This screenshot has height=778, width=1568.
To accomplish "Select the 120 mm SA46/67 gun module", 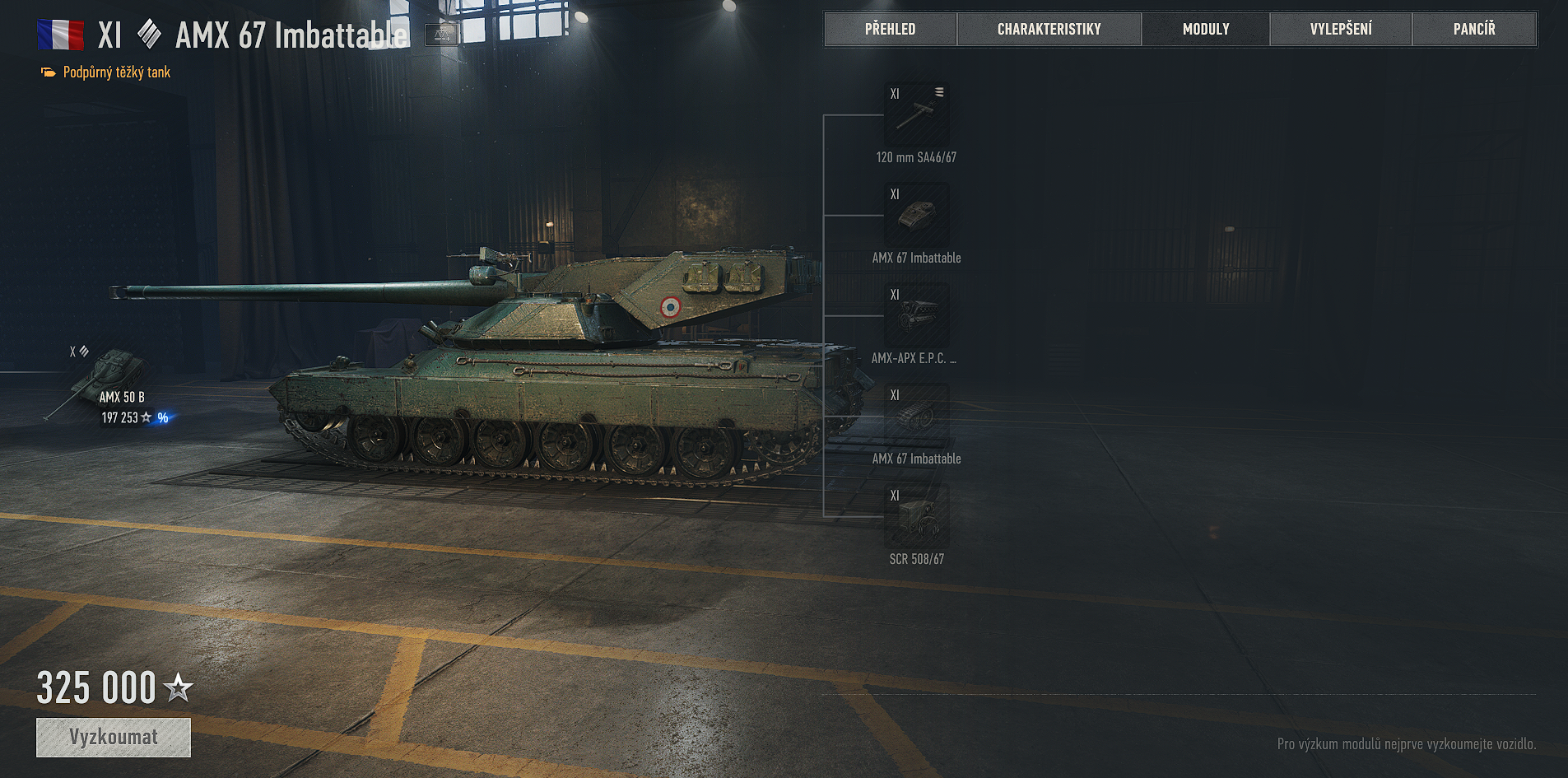I will [x=916, y=115].
